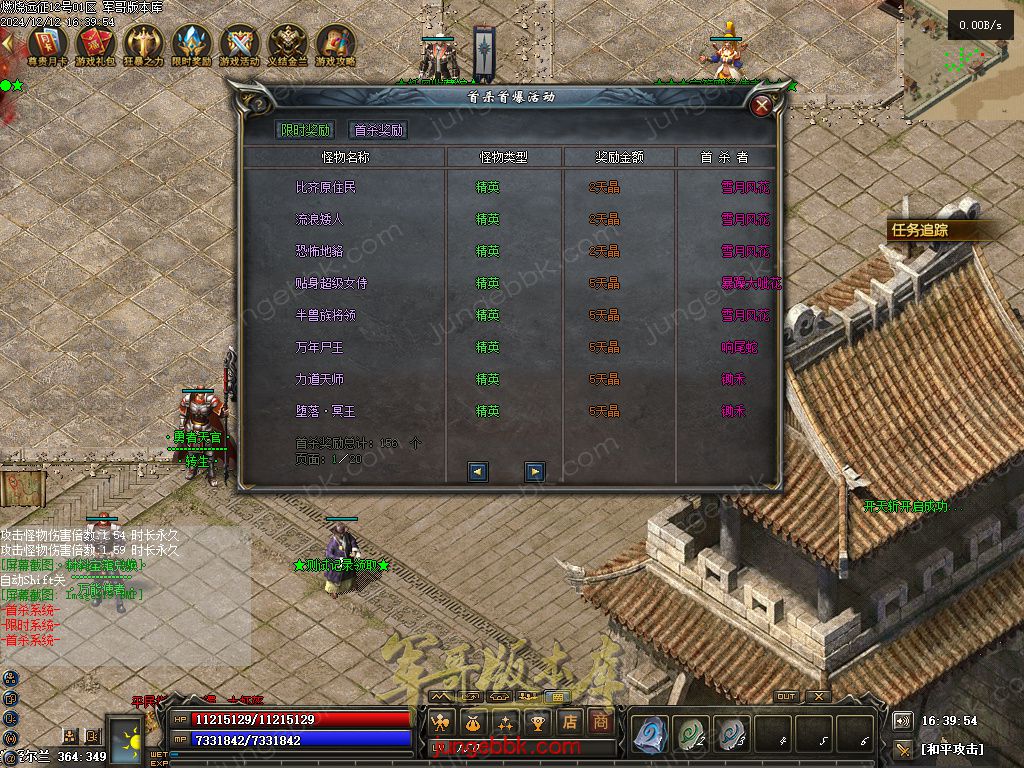Switch to the 限时奖励 tab
1024x768 pixels.
pos(305,130)
